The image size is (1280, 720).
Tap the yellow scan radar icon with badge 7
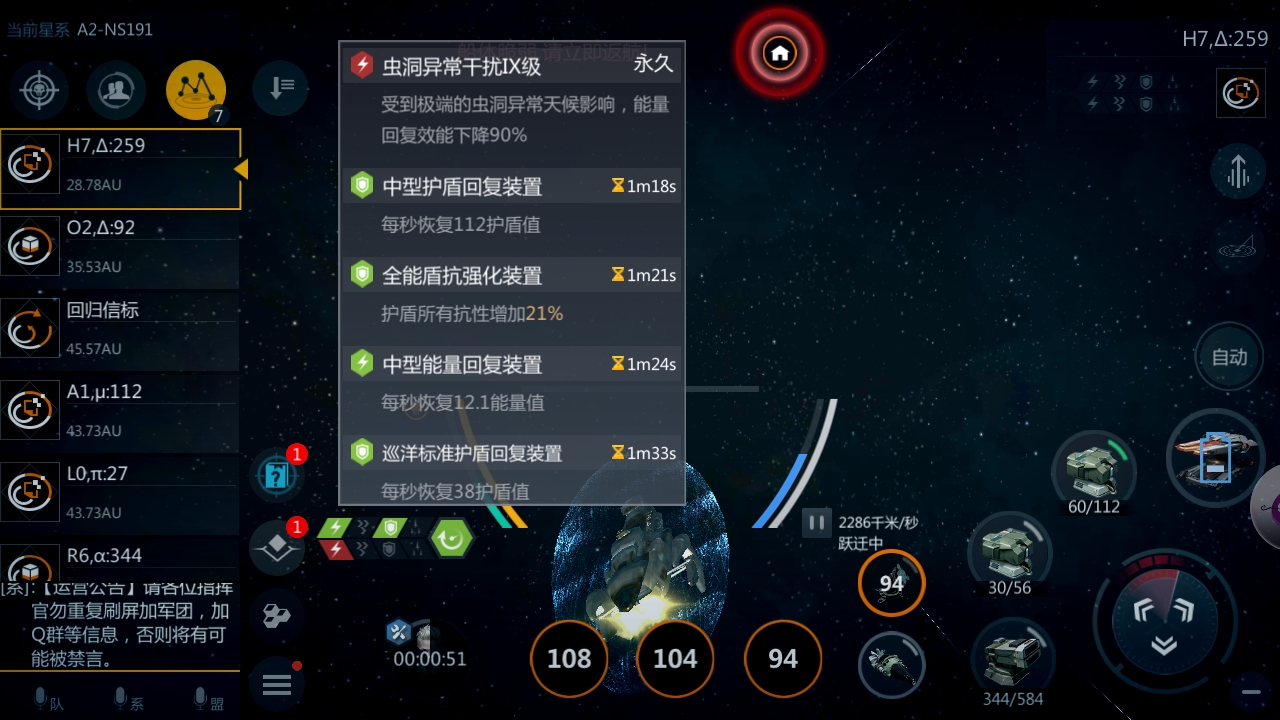[196, 88]
